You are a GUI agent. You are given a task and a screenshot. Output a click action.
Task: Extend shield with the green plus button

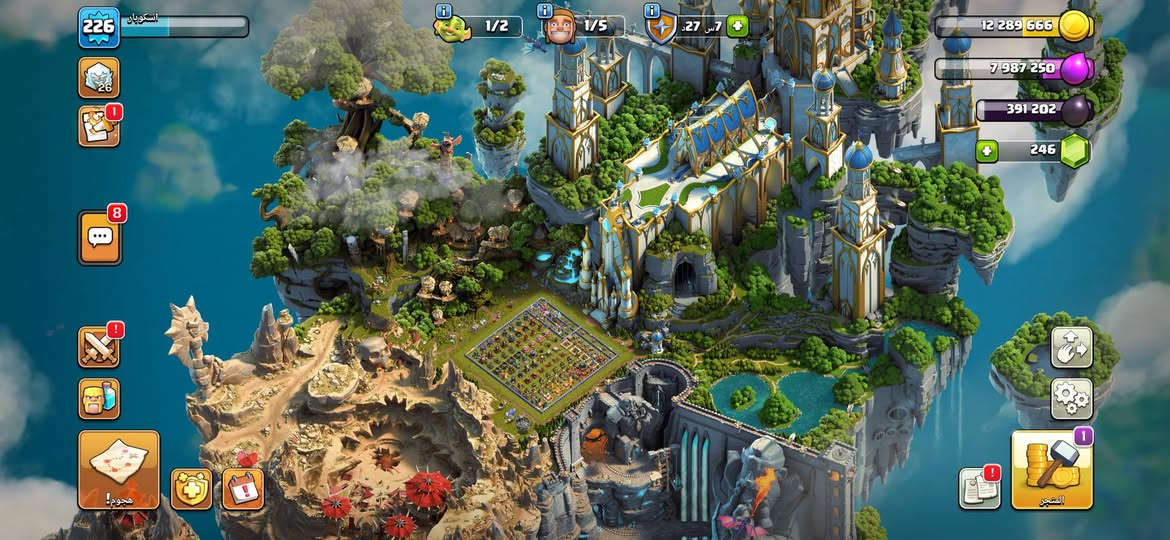click(738, 26)
